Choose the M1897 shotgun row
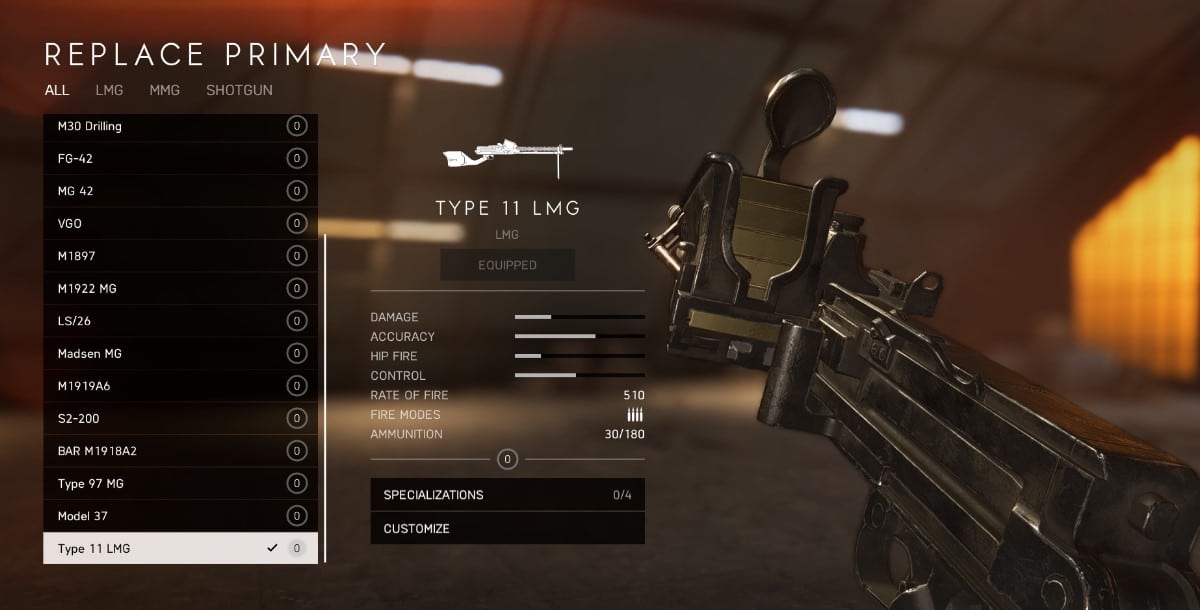The width and height of the screenshot is (1200, 610). [x=180, y=256]
